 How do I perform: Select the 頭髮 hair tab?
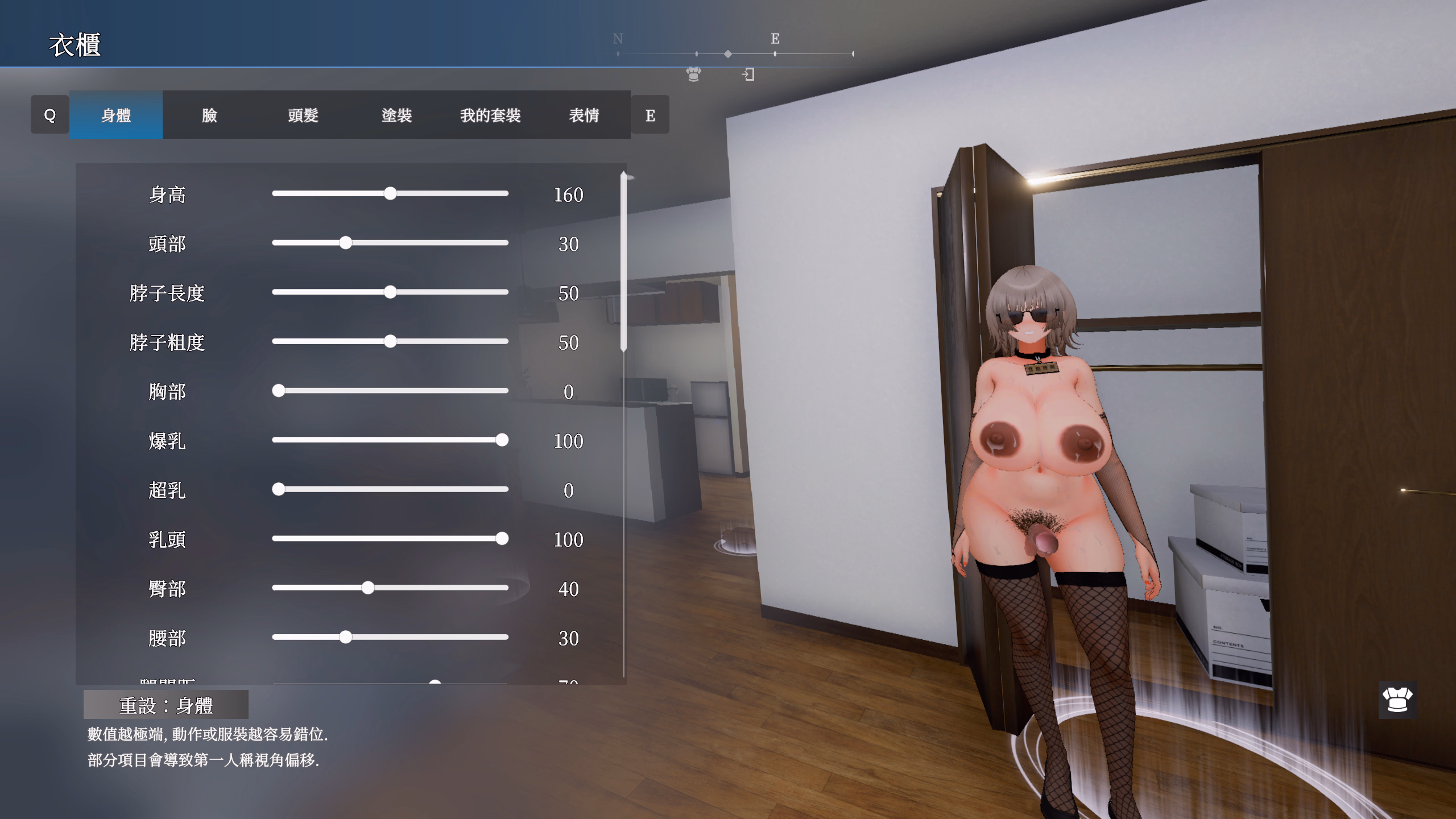click(303, 115)
